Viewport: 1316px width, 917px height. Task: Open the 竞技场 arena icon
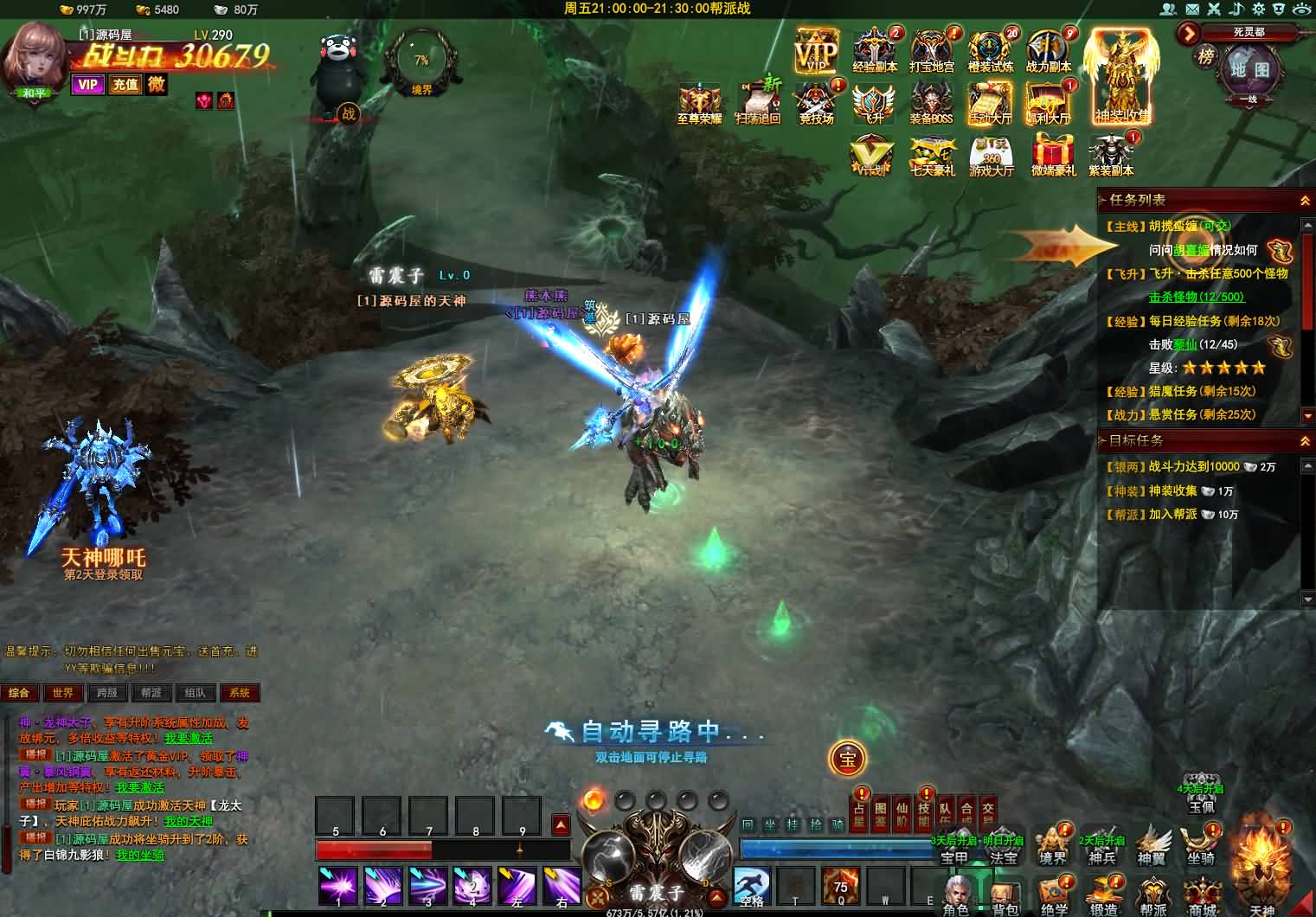[816, 102]
